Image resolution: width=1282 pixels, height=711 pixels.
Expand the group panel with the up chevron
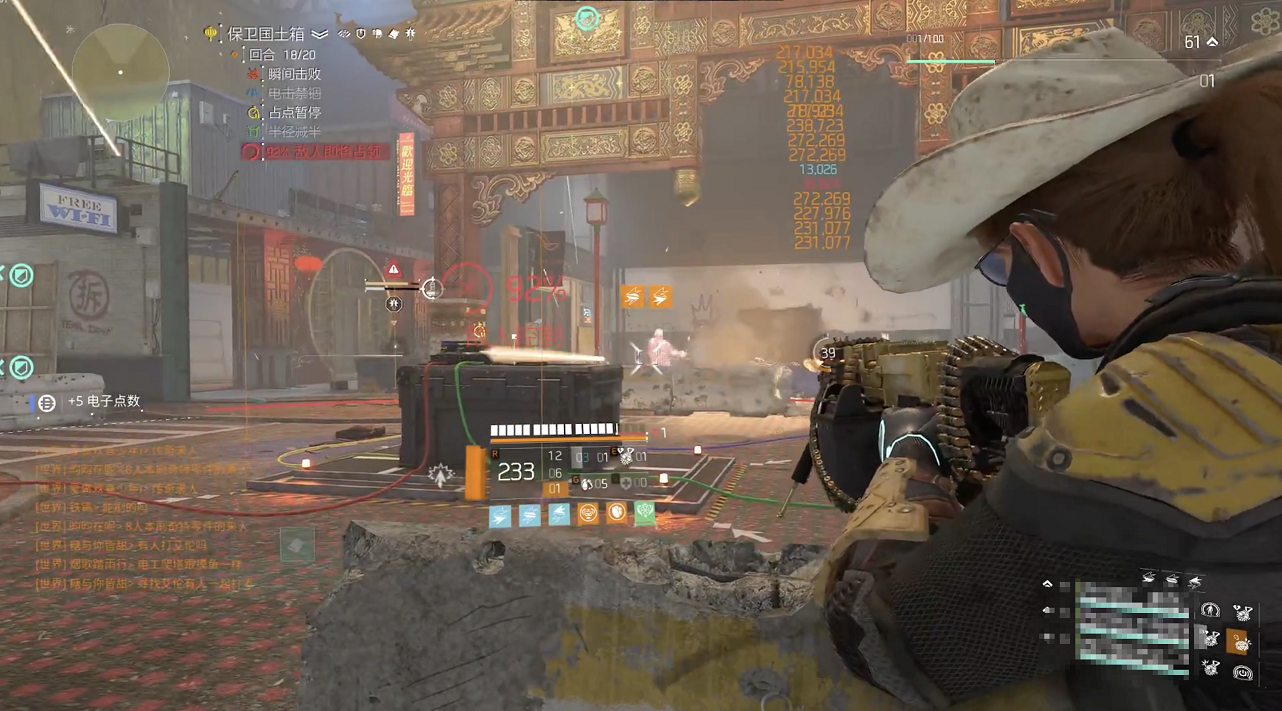click(1047, 583)
